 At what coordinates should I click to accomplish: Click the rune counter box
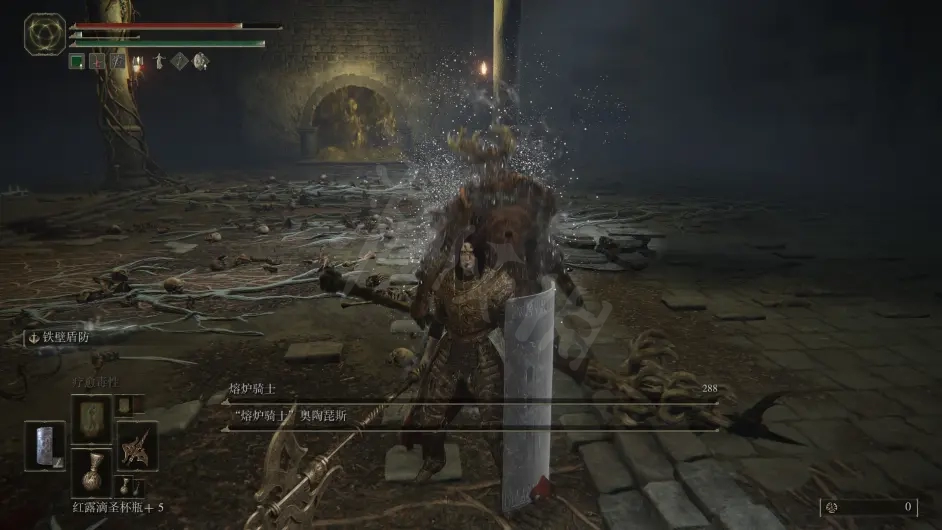[x=869, y=507]
